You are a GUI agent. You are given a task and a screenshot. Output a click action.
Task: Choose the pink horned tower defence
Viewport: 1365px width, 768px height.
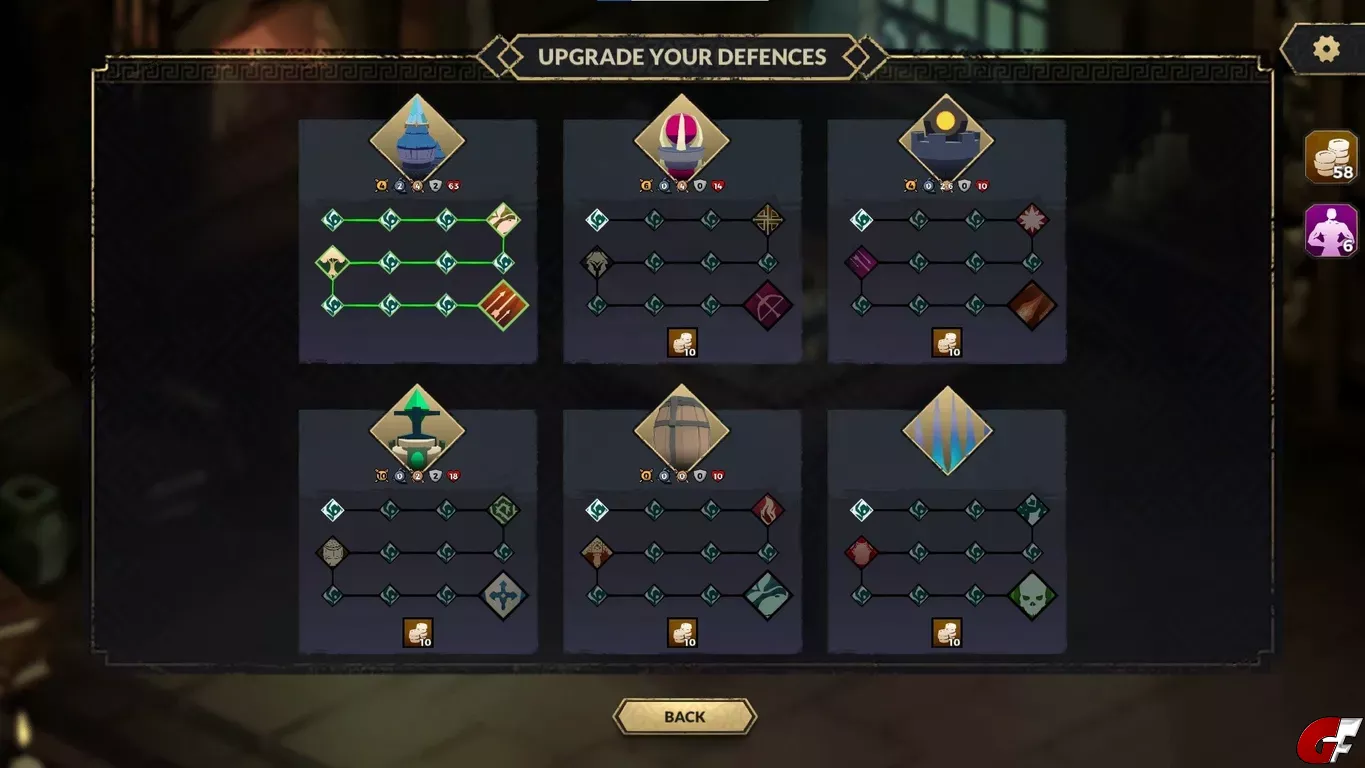click(x=682, y=141)
